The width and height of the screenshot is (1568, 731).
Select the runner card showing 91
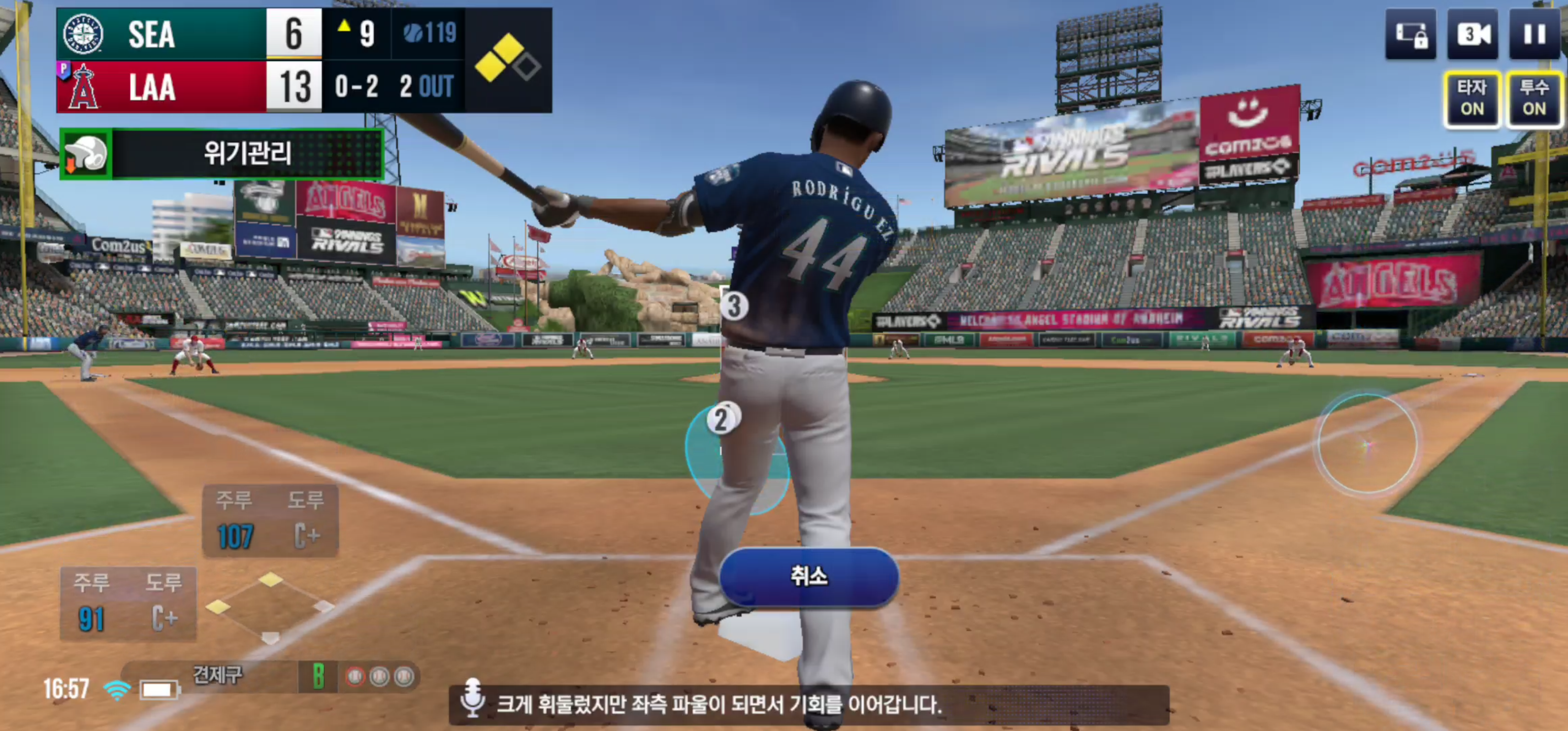pos(128,603)
